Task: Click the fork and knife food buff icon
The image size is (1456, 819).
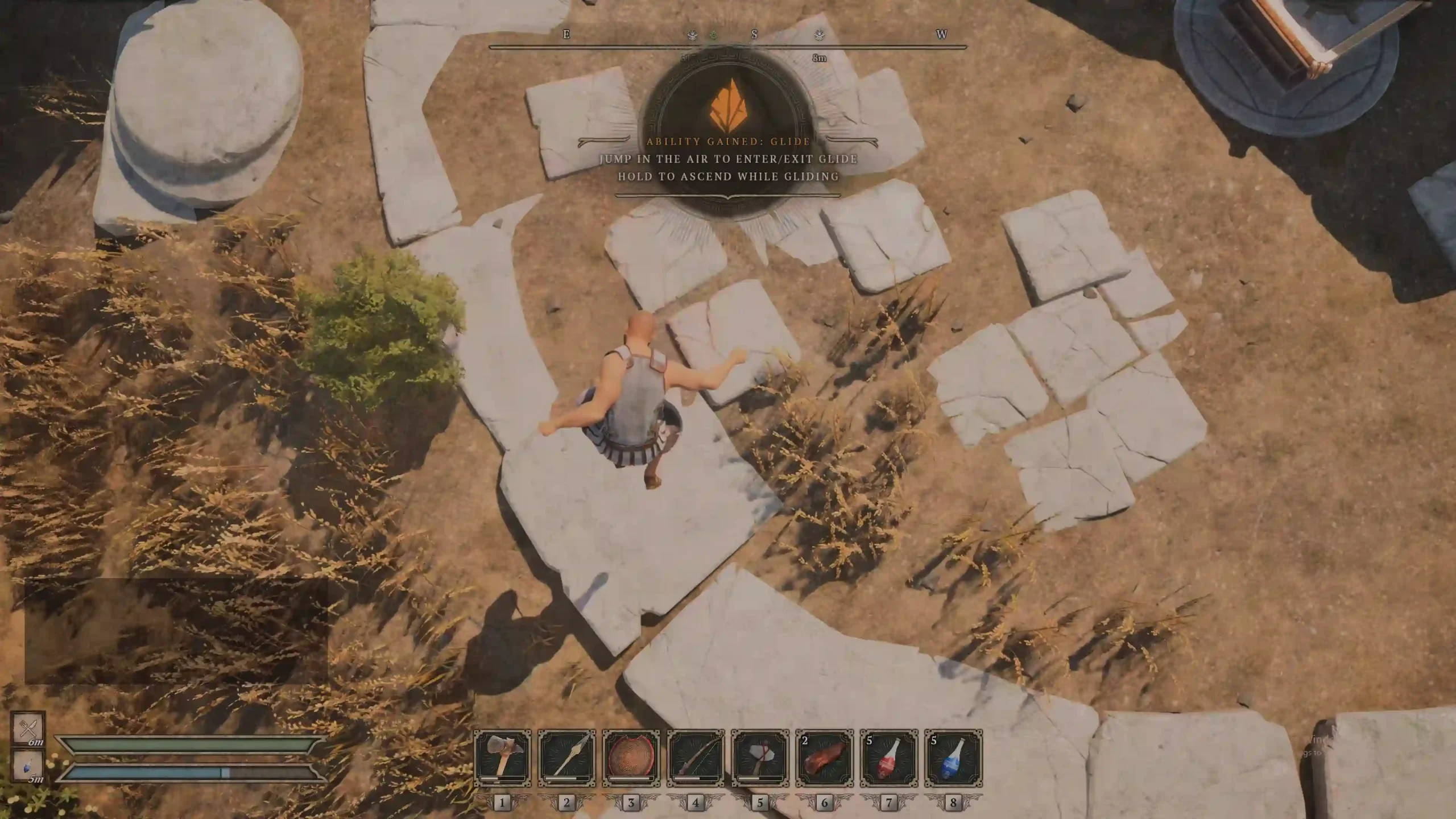Action: tap(28, 728)
